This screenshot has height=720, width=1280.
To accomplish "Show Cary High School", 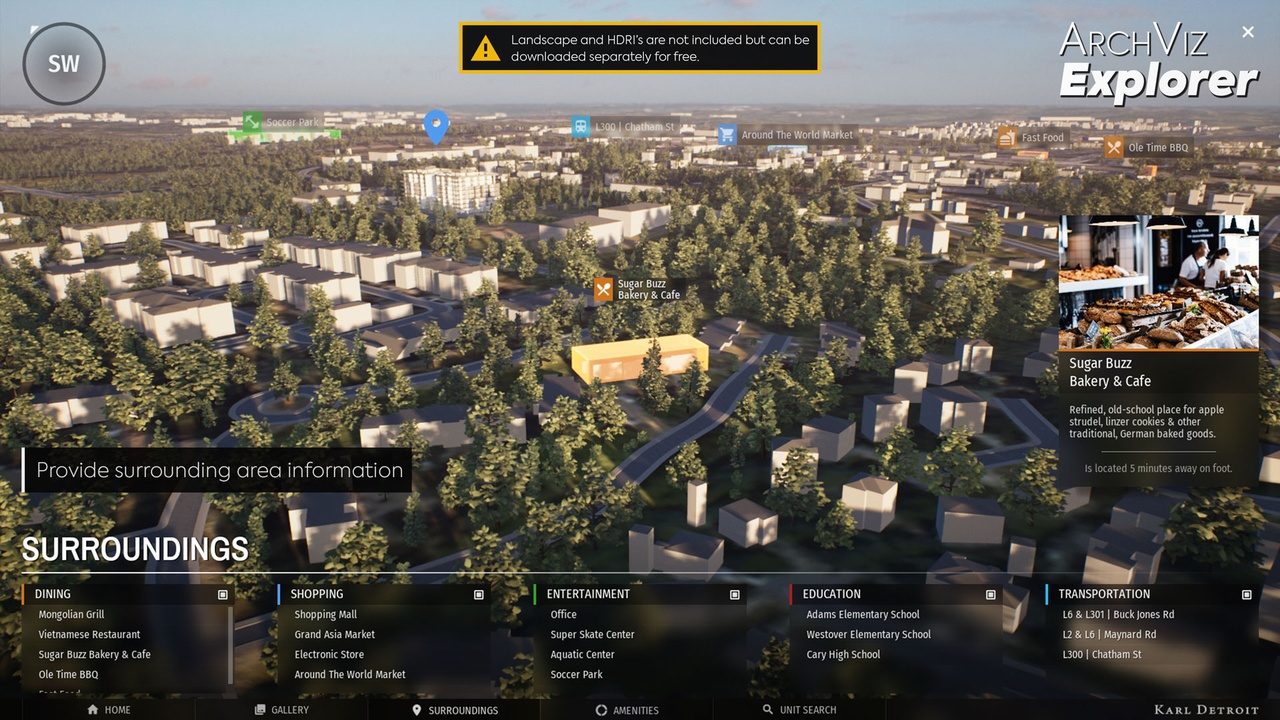I will tap(843, 655).
